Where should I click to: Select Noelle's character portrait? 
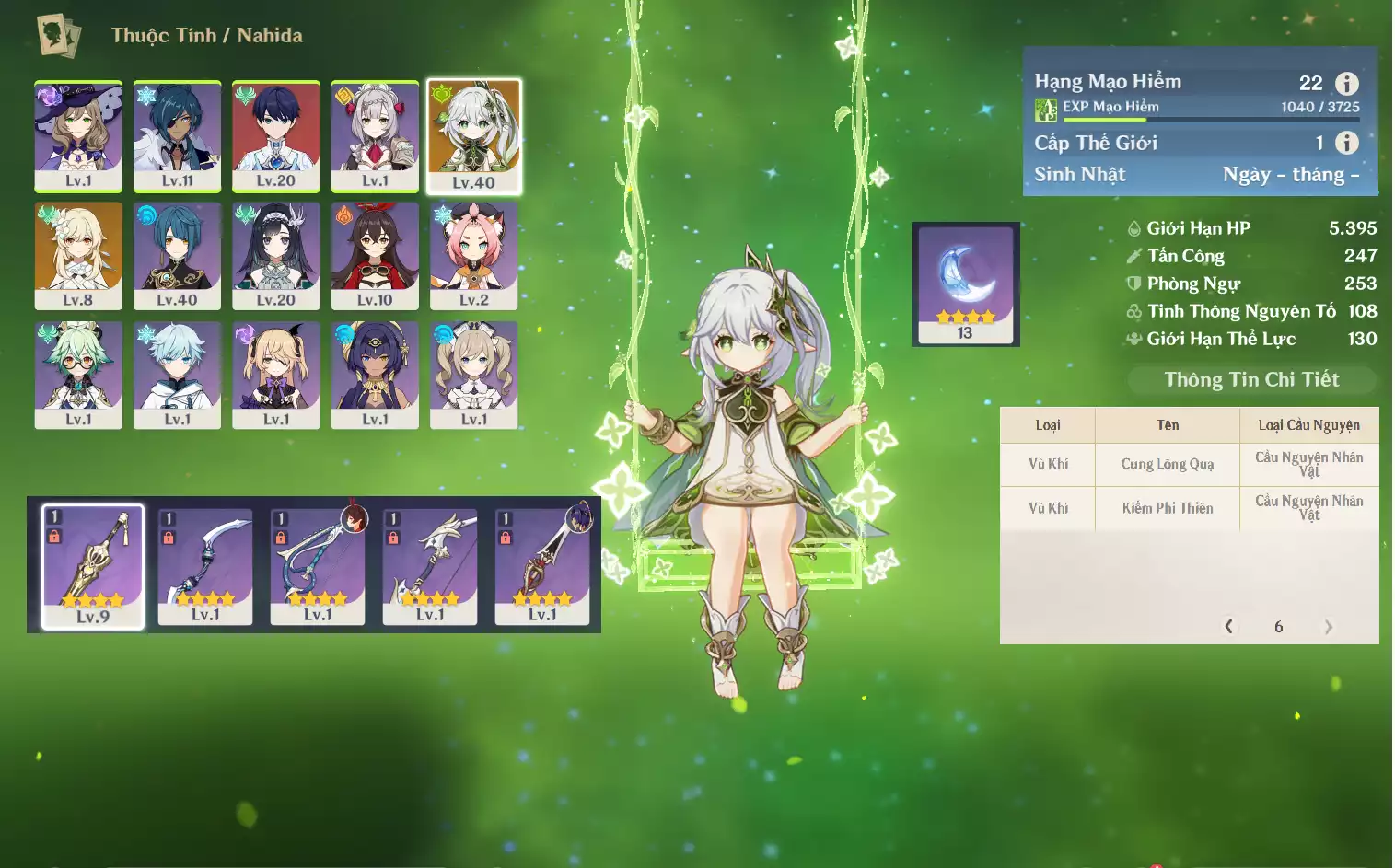coord(375,135)
